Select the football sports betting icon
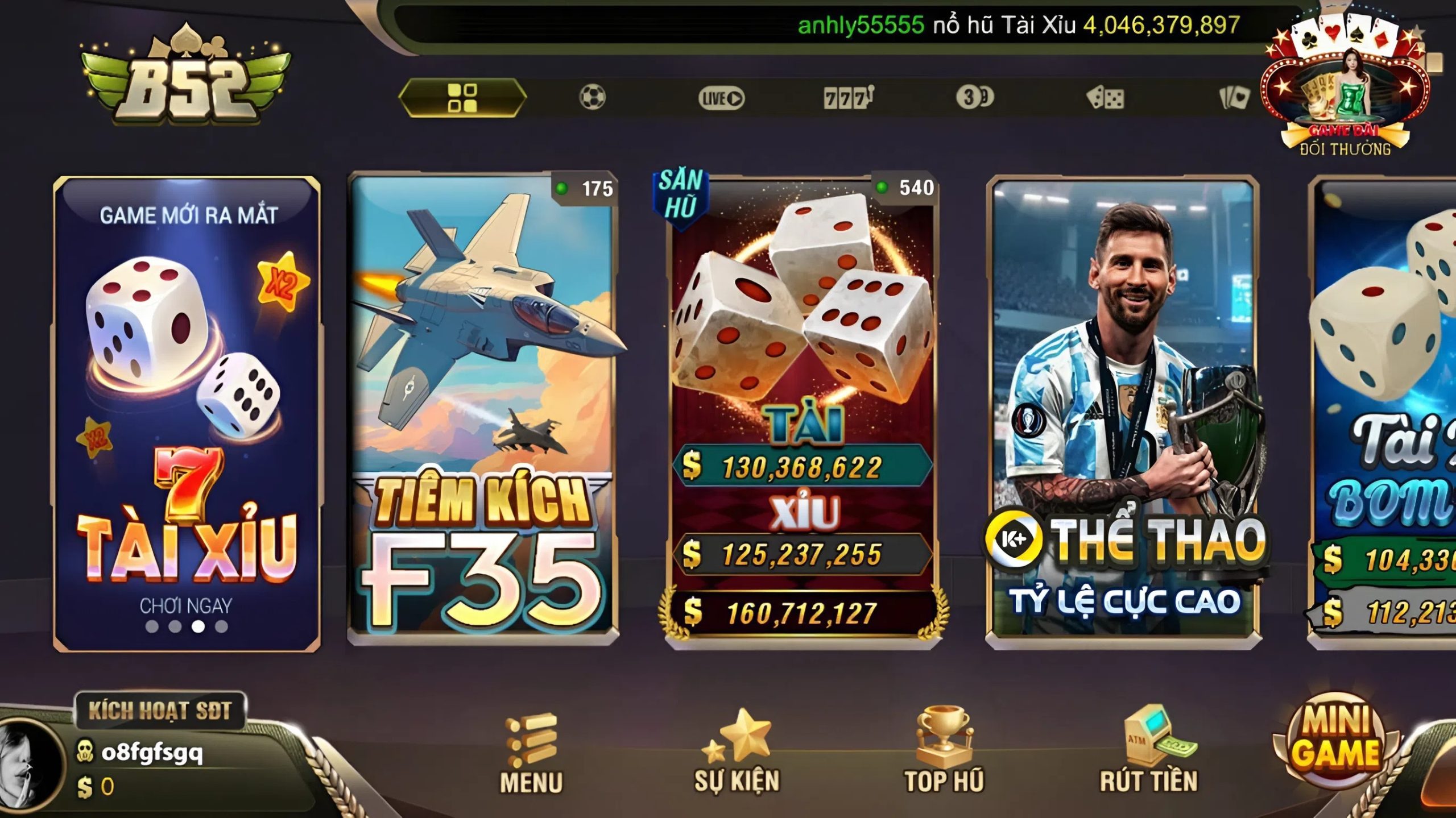 (x=594, y=97)
